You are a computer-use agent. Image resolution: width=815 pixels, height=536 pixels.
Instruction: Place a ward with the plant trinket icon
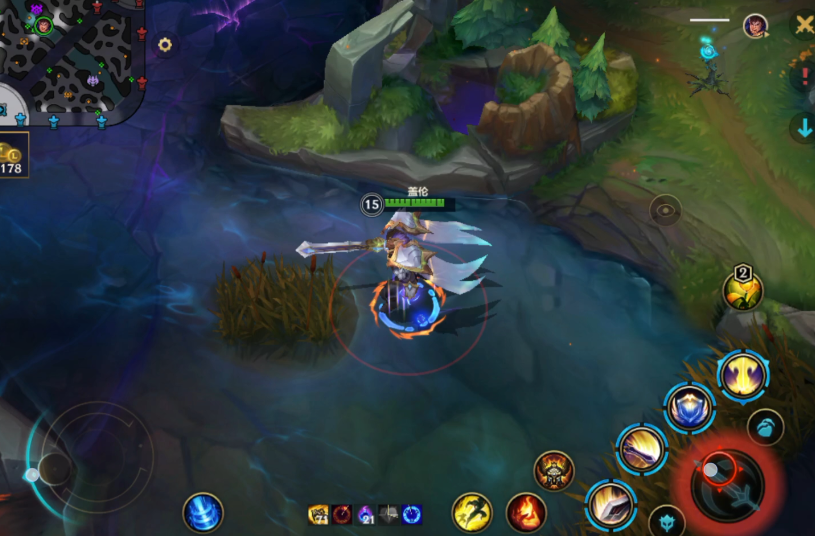click(743, 291)
